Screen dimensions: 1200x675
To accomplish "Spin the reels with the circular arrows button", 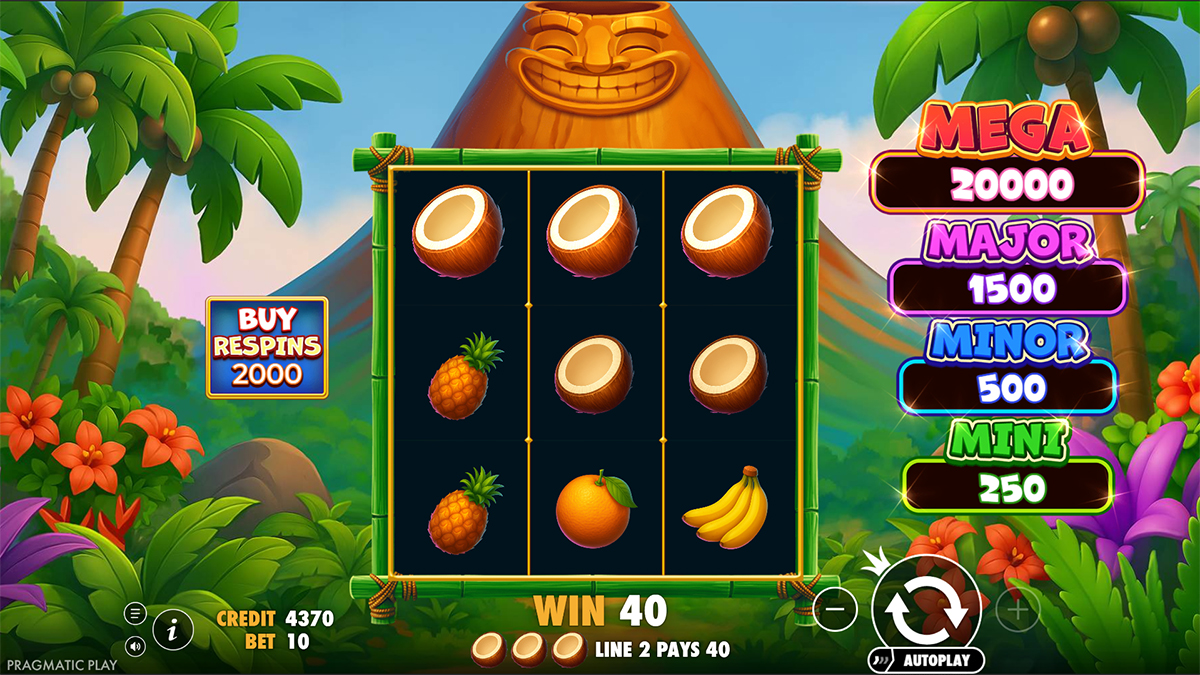I will 926,605.
